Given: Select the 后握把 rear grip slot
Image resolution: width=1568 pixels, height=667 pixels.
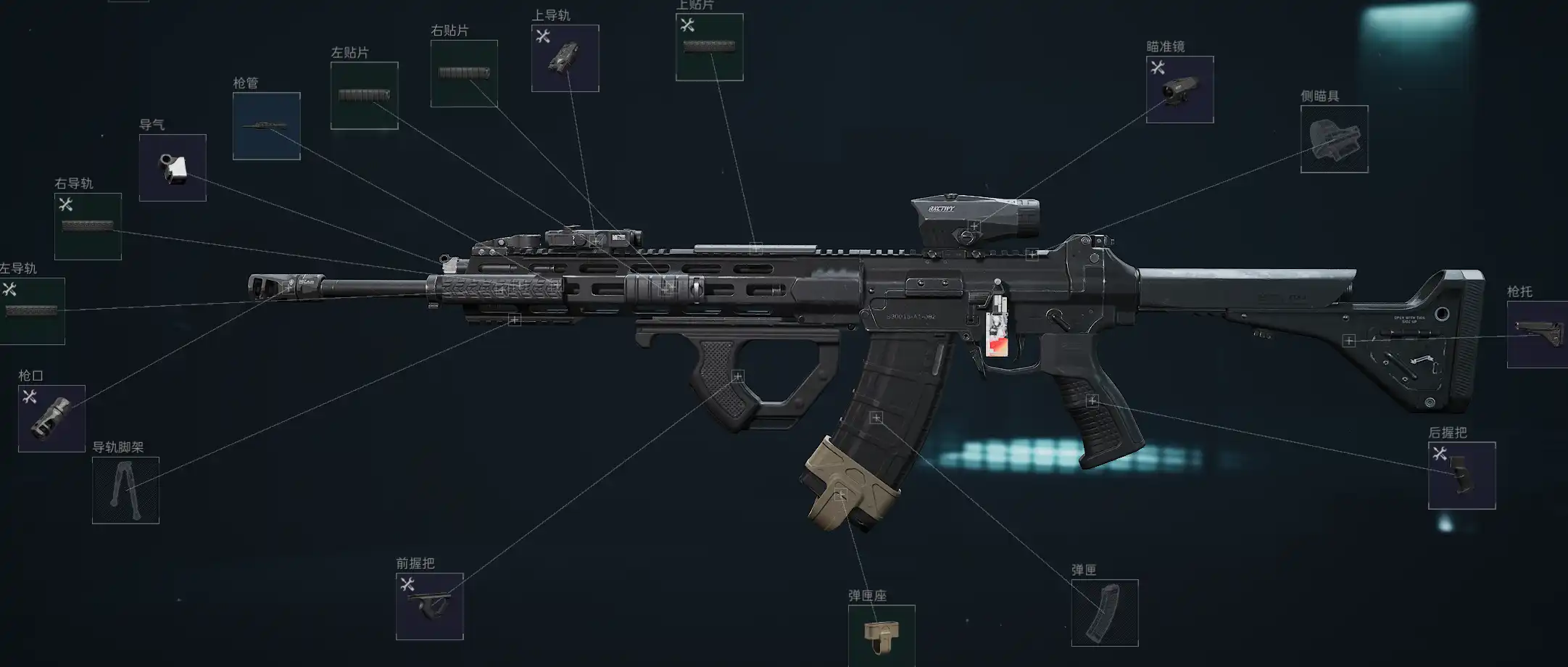Looking at the screenshot, I should 1461,476.
